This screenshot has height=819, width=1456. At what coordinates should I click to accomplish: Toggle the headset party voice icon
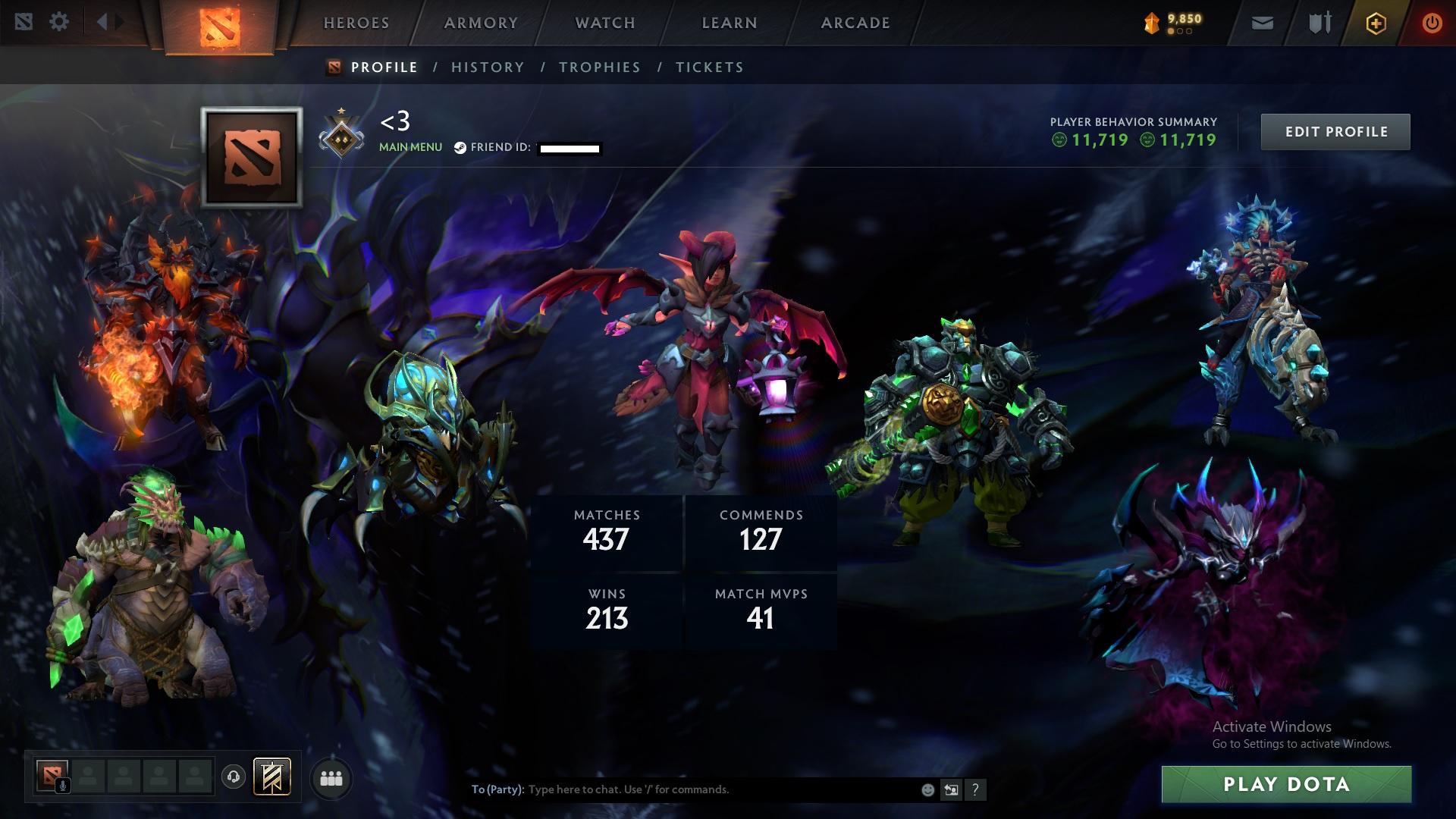tap(234, 777)
